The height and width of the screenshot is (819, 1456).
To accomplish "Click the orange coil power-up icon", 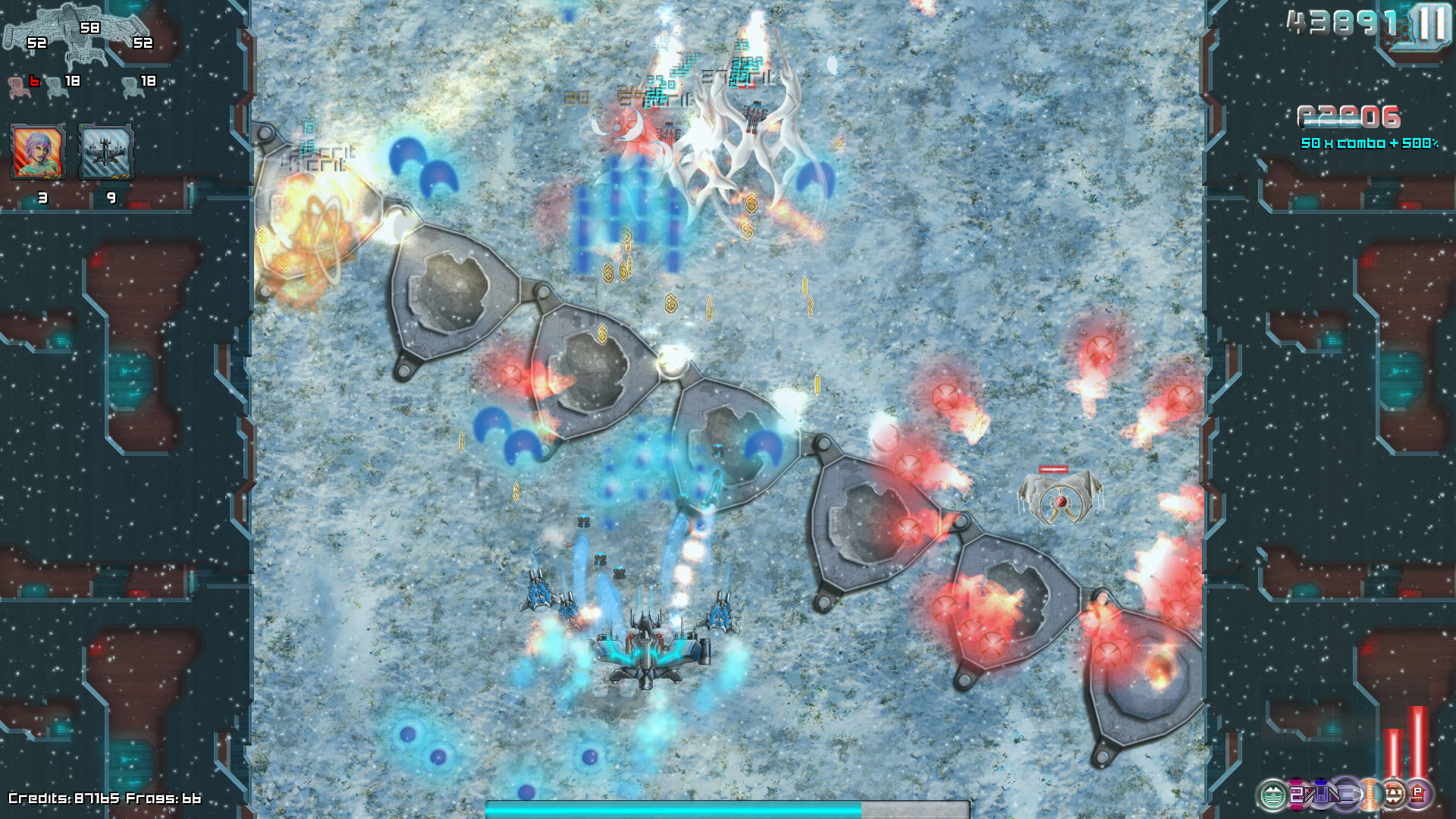I will click(x=1370, y=795).
